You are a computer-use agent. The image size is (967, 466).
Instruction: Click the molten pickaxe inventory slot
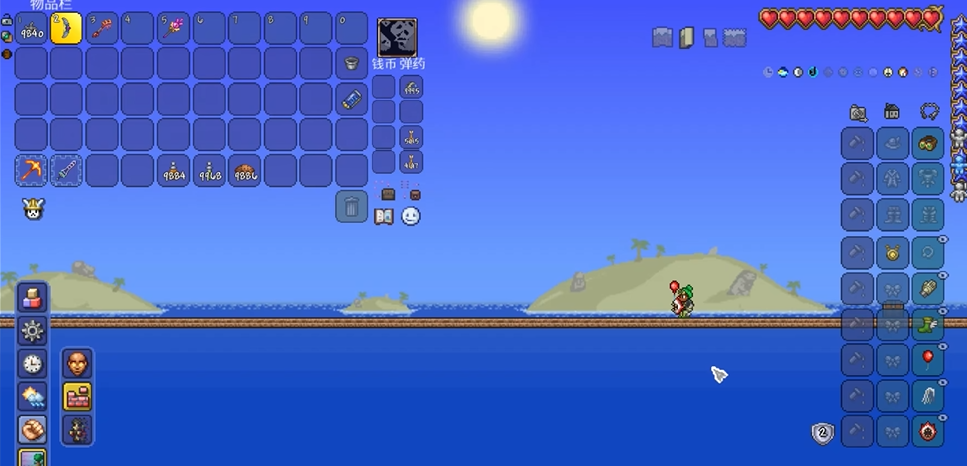31,170
